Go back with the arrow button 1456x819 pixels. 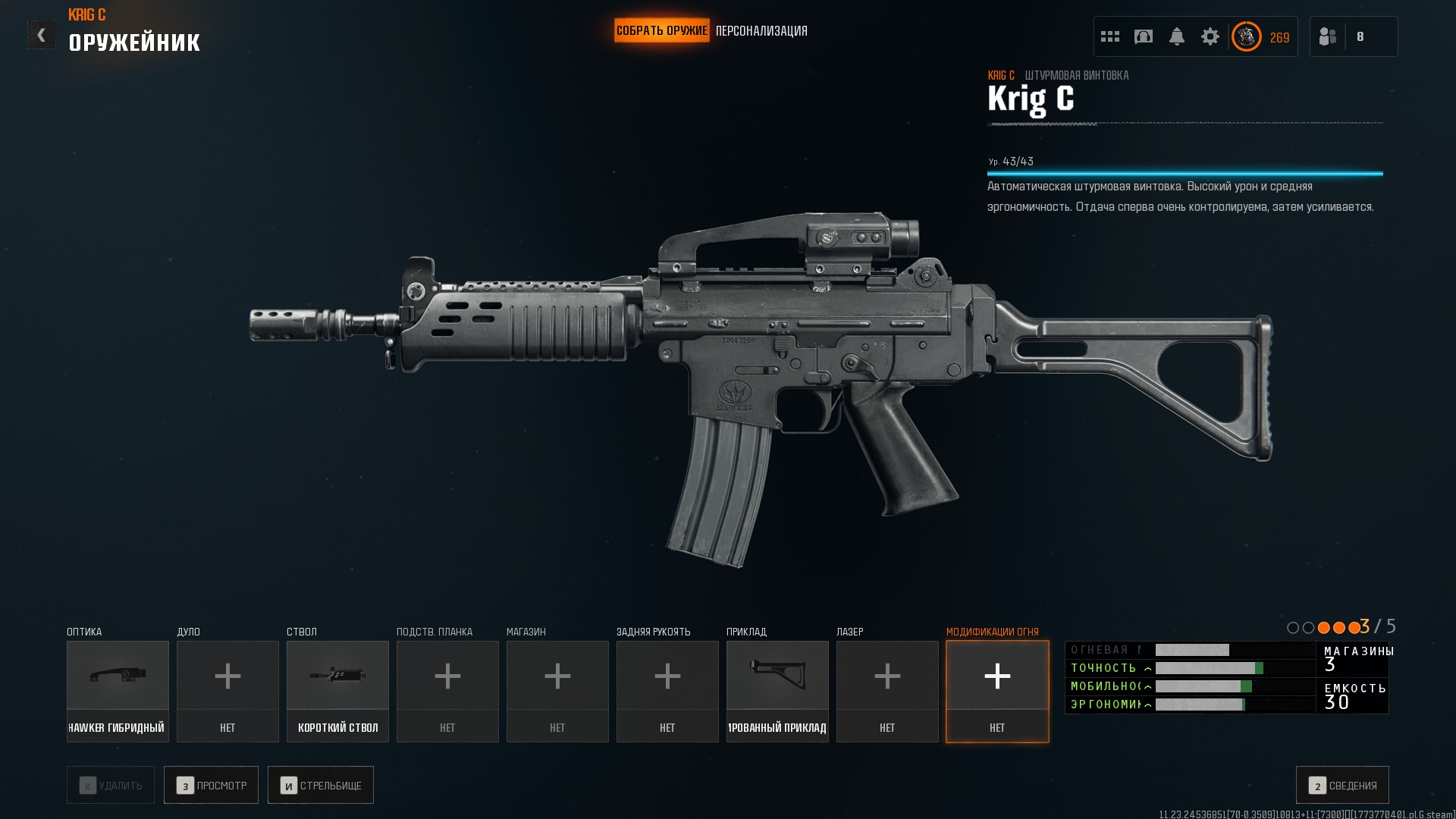coord(42,35)
